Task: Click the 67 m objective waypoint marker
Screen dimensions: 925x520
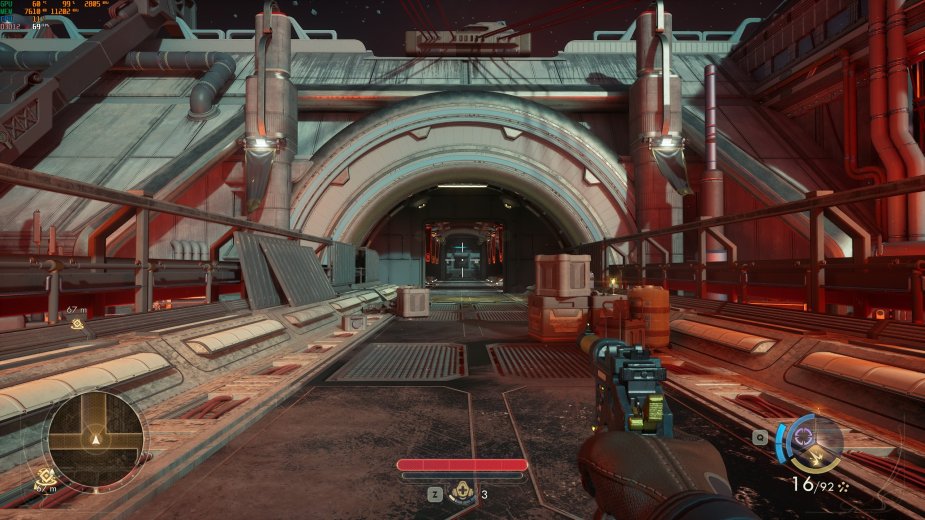Action: pos(77,323)
